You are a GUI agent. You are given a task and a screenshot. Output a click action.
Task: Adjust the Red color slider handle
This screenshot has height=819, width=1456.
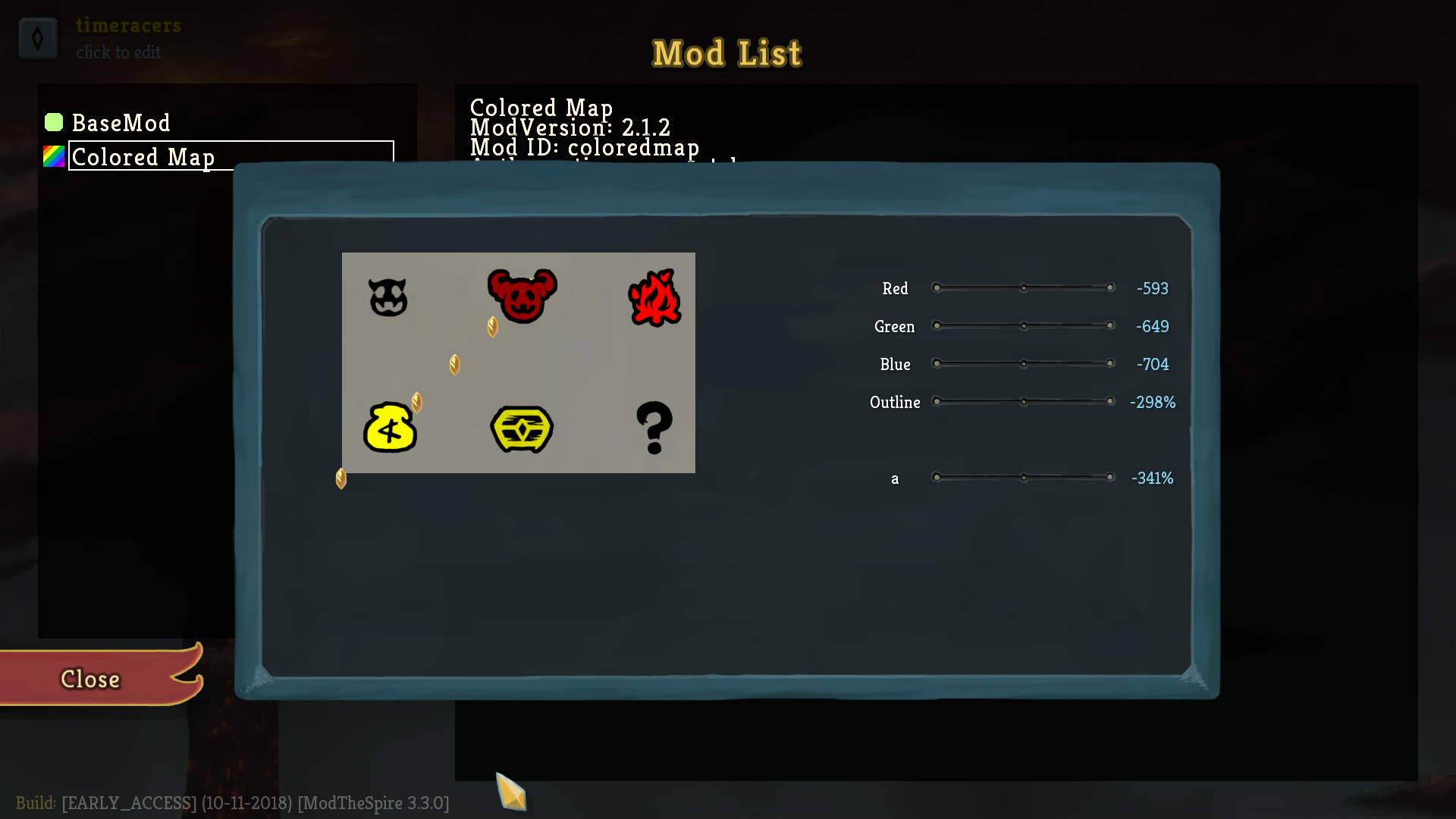pos(1025,288)
